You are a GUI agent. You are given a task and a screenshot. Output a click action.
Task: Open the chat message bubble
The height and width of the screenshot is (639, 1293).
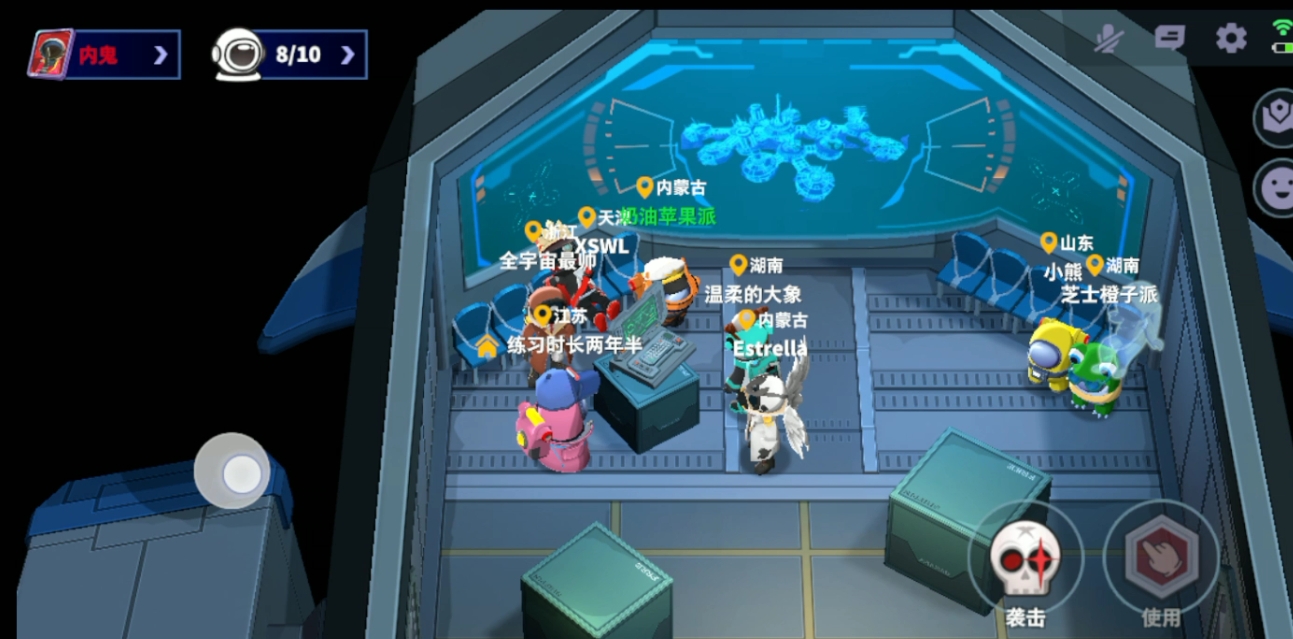1169,38
